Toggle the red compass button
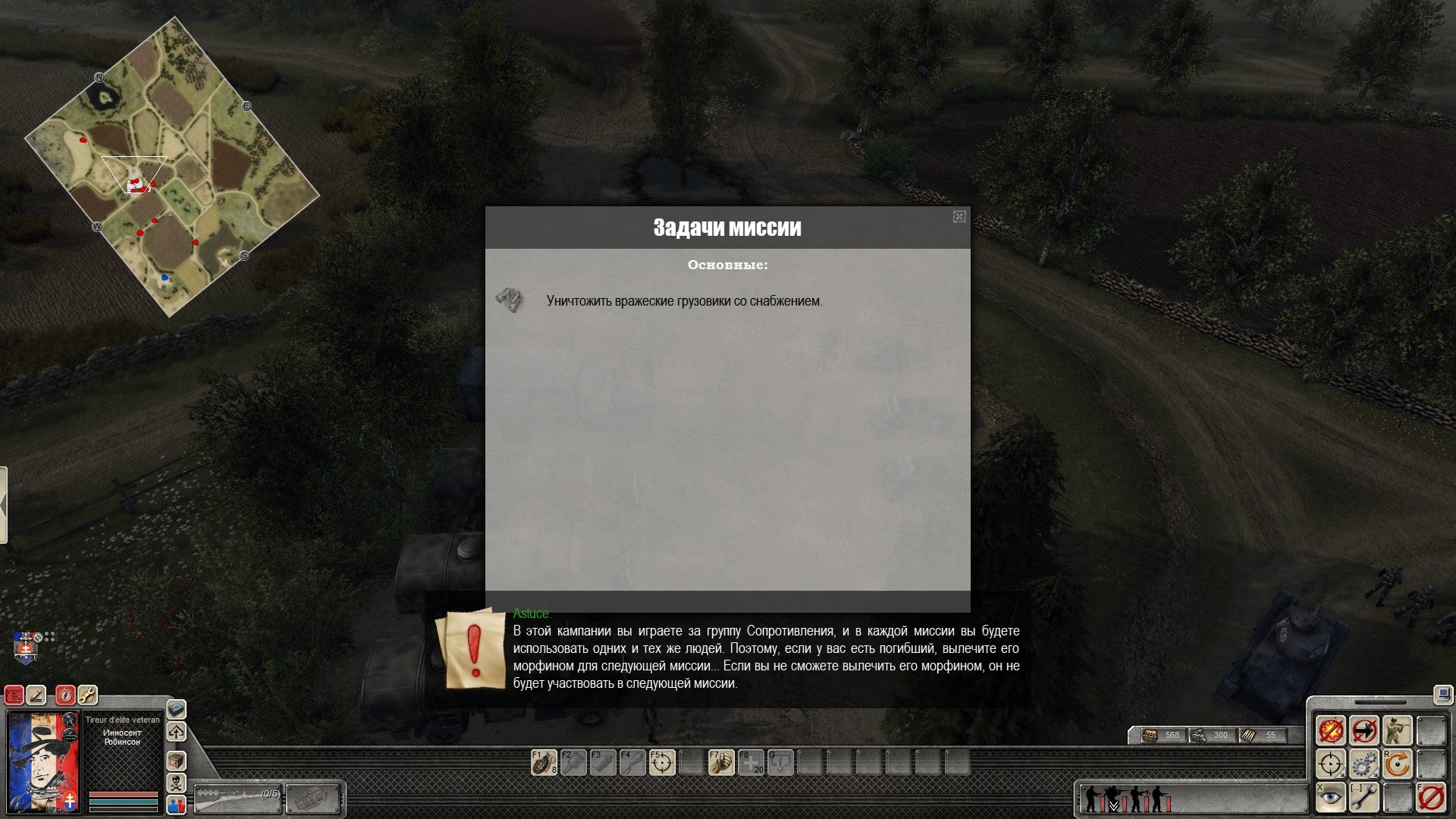The width and height of the screenshot is (1456, 819). 66,695
